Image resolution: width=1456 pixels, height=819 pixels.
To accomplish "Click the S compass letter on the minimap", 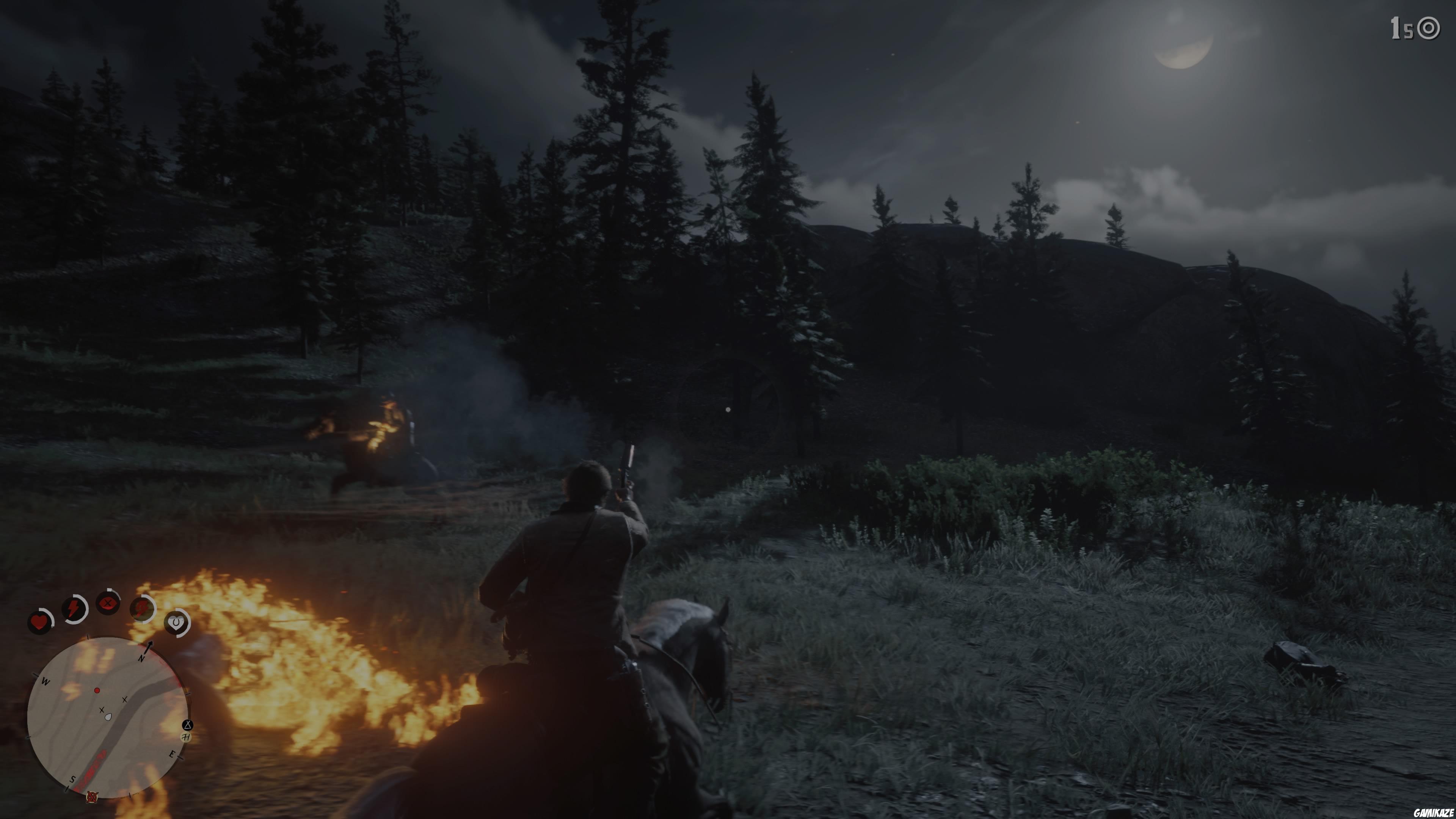I will [72, 780].
